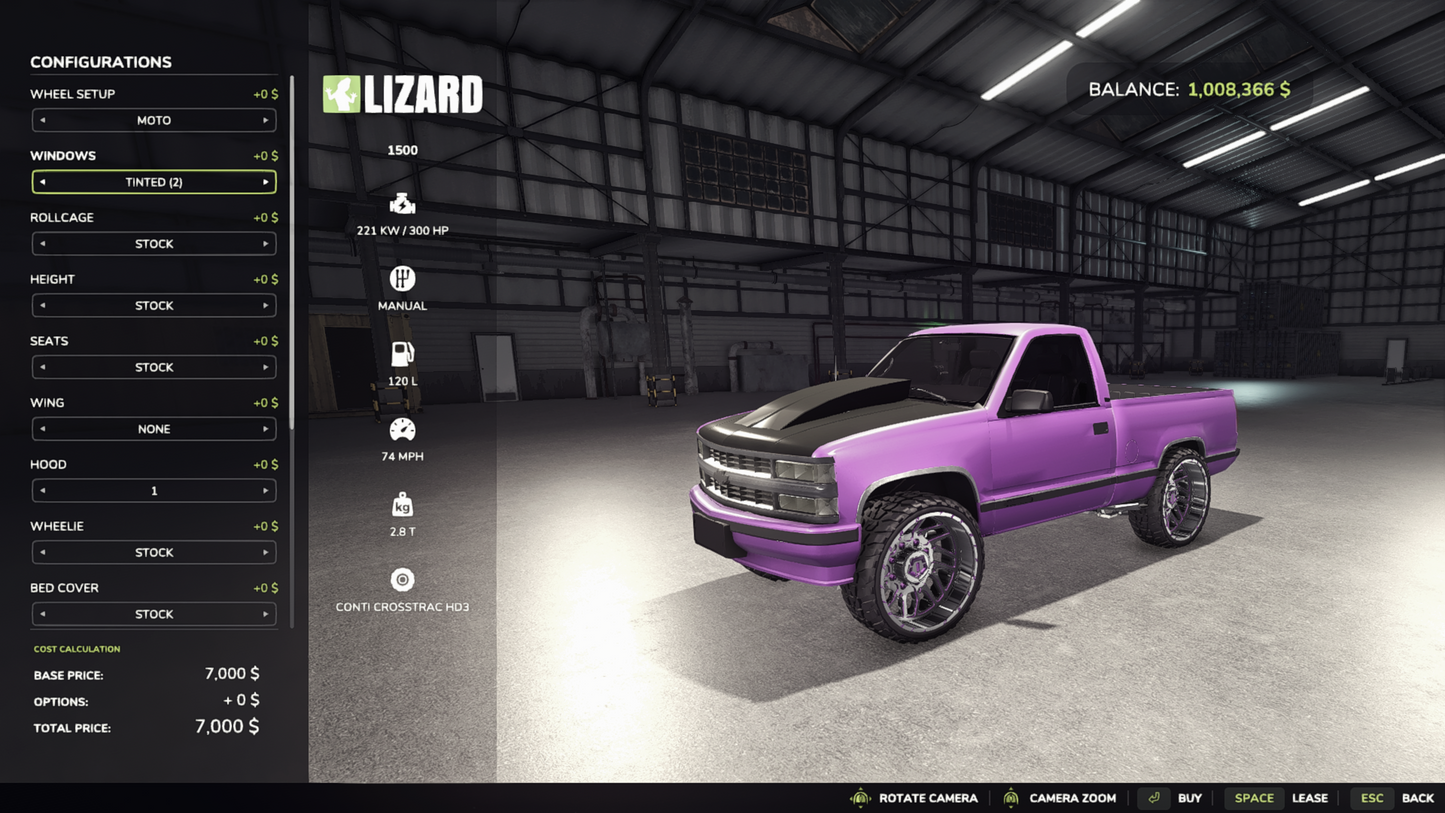Cycle Wing option forward from None
The image size is (1445, 813).
pos(265,429)
